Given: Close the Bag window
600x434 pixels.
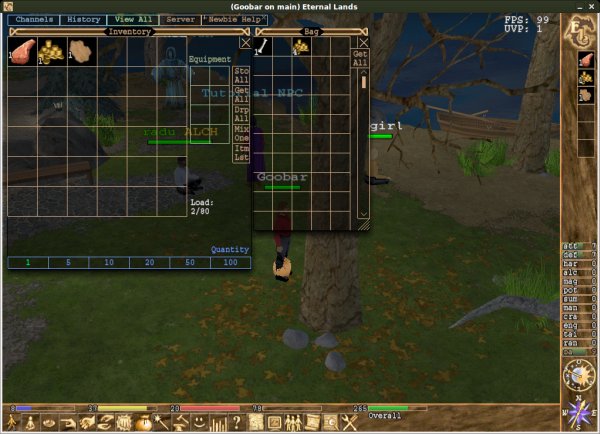Looking at the screenshot, I should pyautogui.click(x=364, y=43).
